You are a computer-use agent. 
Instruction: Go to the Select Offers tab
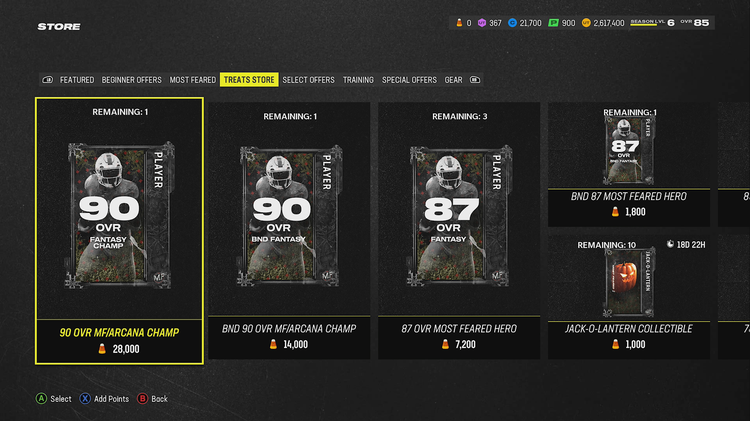click(308, 80)
